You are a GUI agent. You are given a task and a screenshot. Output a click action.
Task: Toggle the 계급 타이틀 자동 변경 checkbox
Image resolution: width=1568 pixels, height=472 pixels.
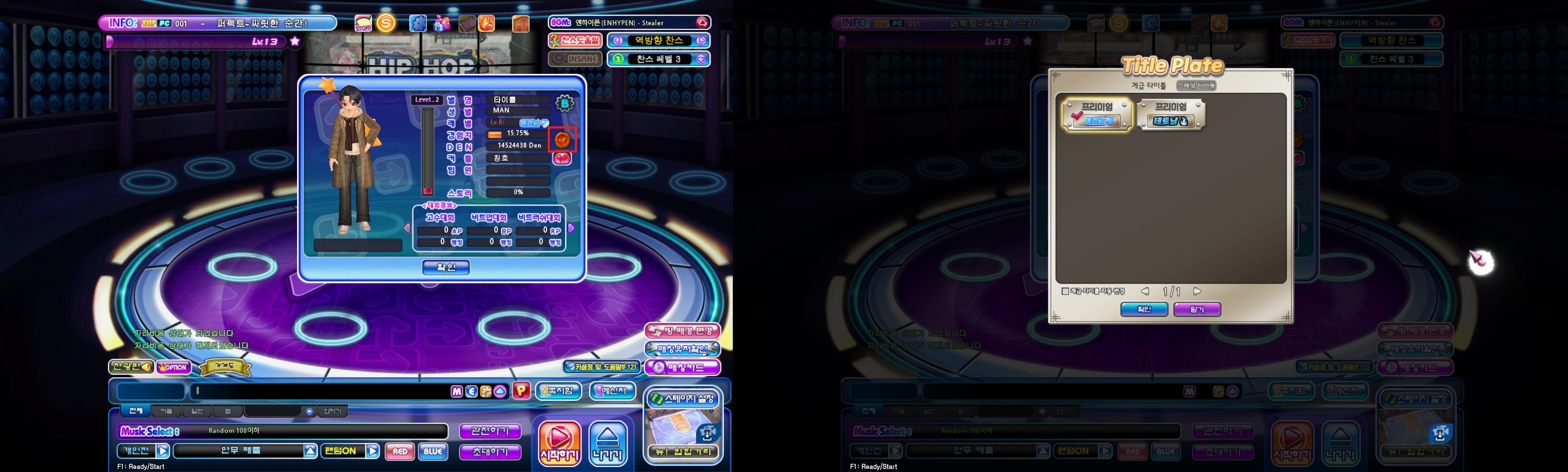coord(1065,292)
